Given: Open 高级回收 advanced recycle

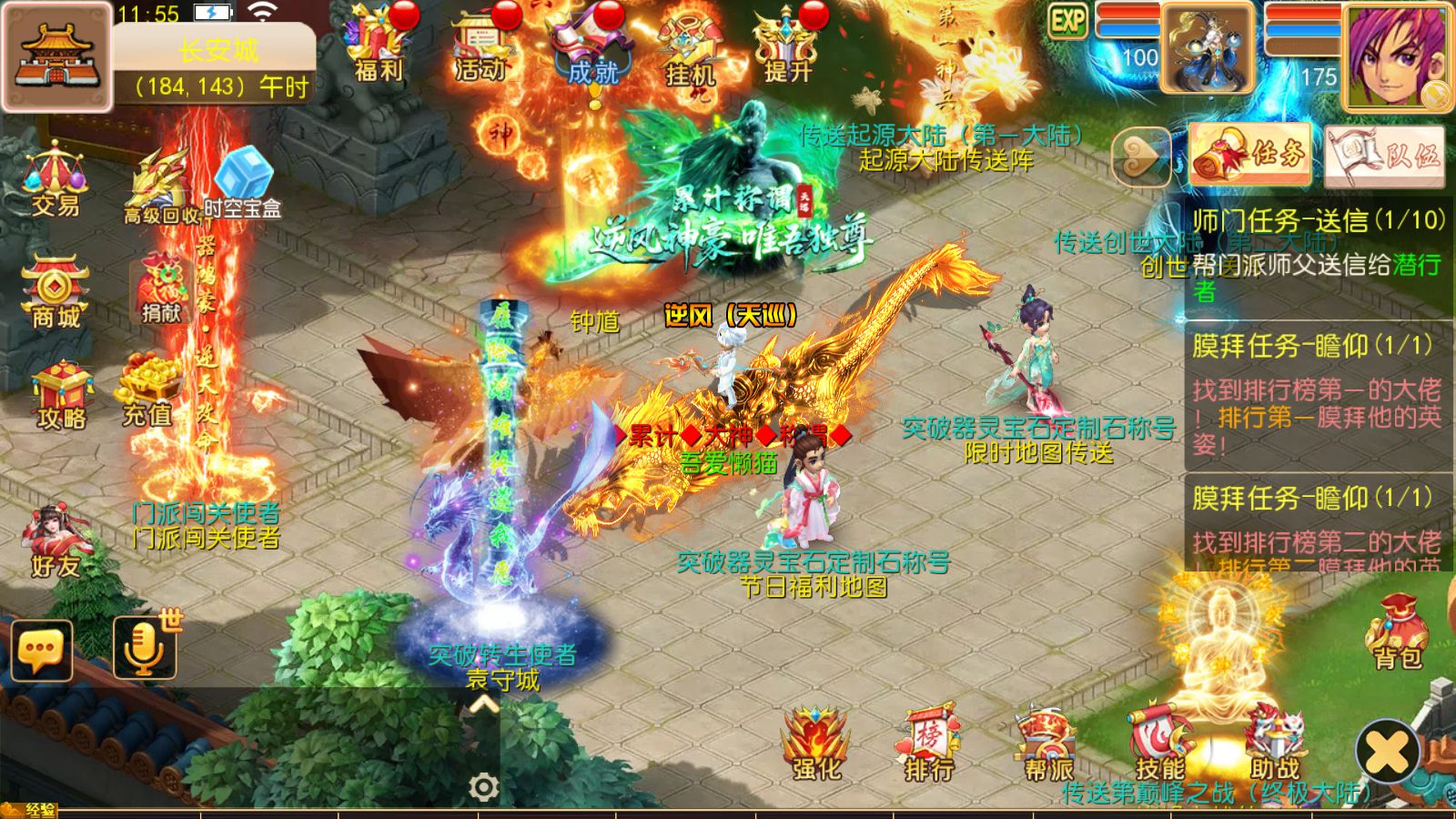Looking at the screenshot, I should (x=161, y=187).
